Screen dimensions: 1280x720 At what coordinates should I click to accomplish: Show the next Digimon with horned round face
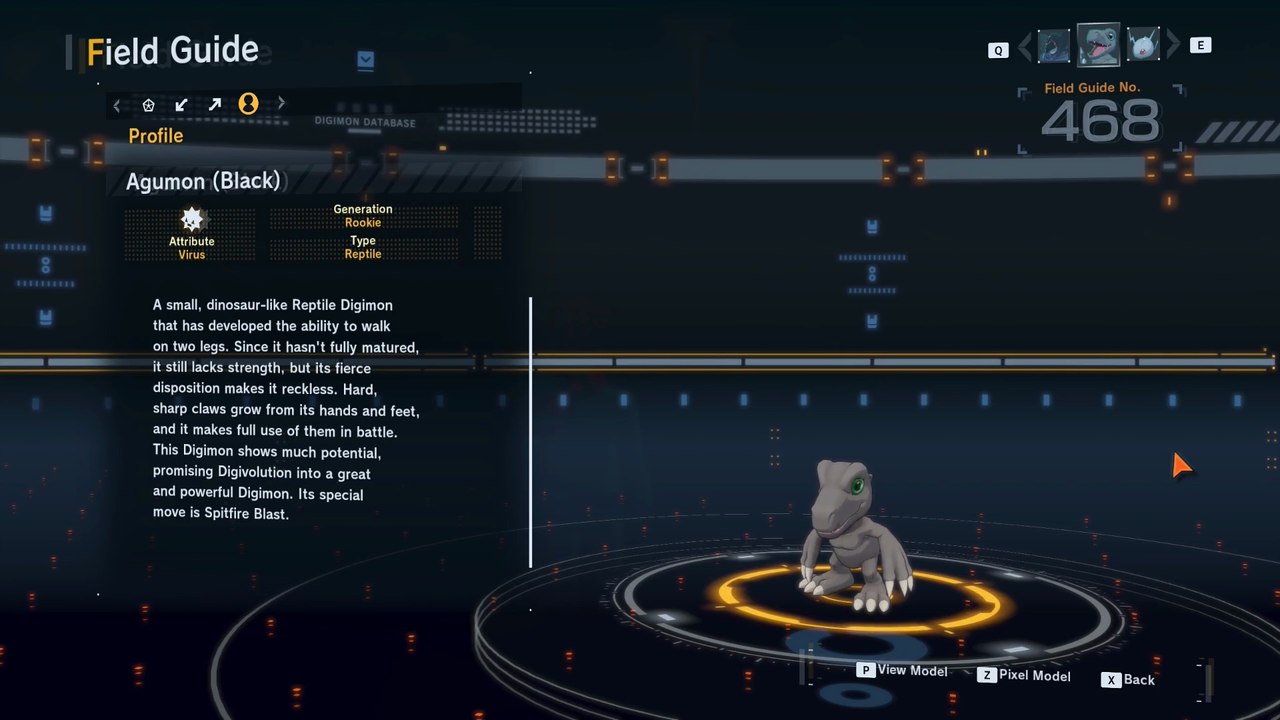pos(1142,45)
